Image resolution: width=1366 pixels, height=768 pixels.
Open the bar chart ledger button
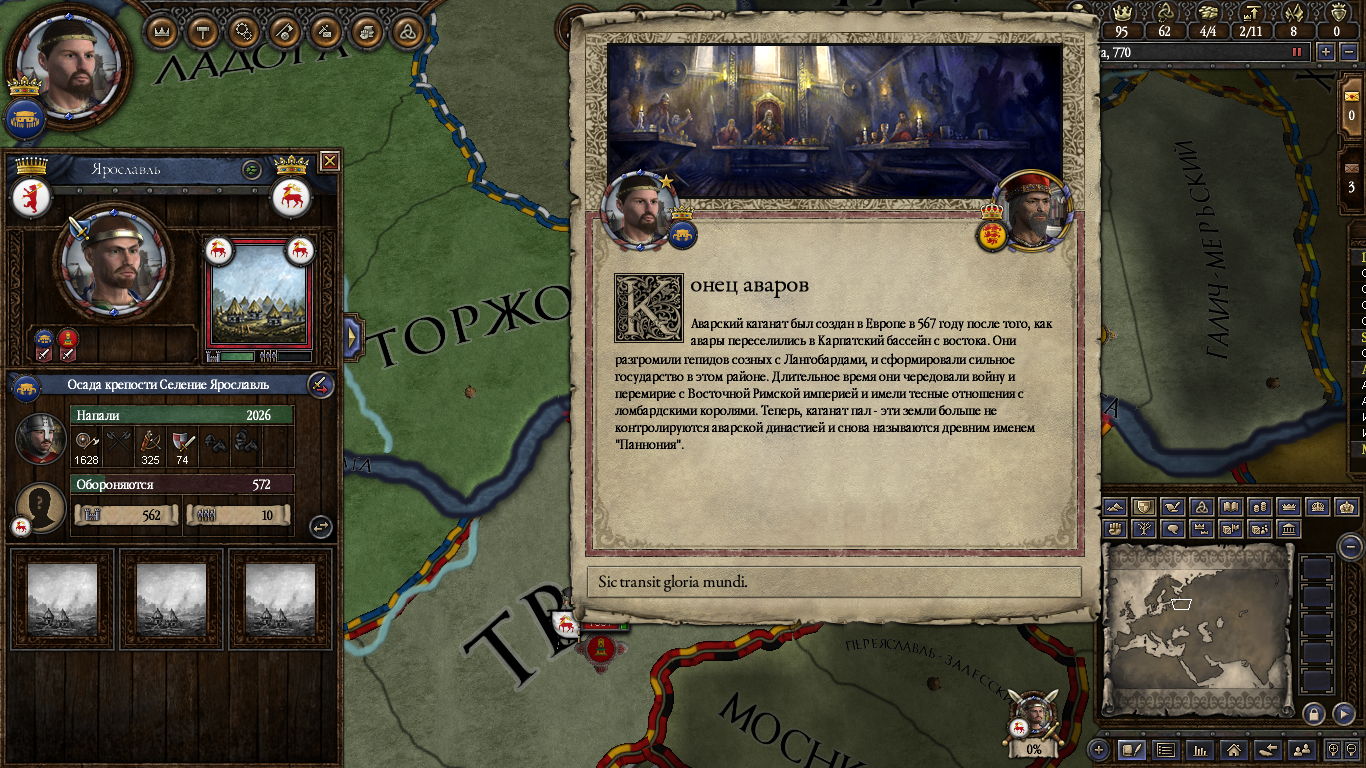click(1200, 749)
